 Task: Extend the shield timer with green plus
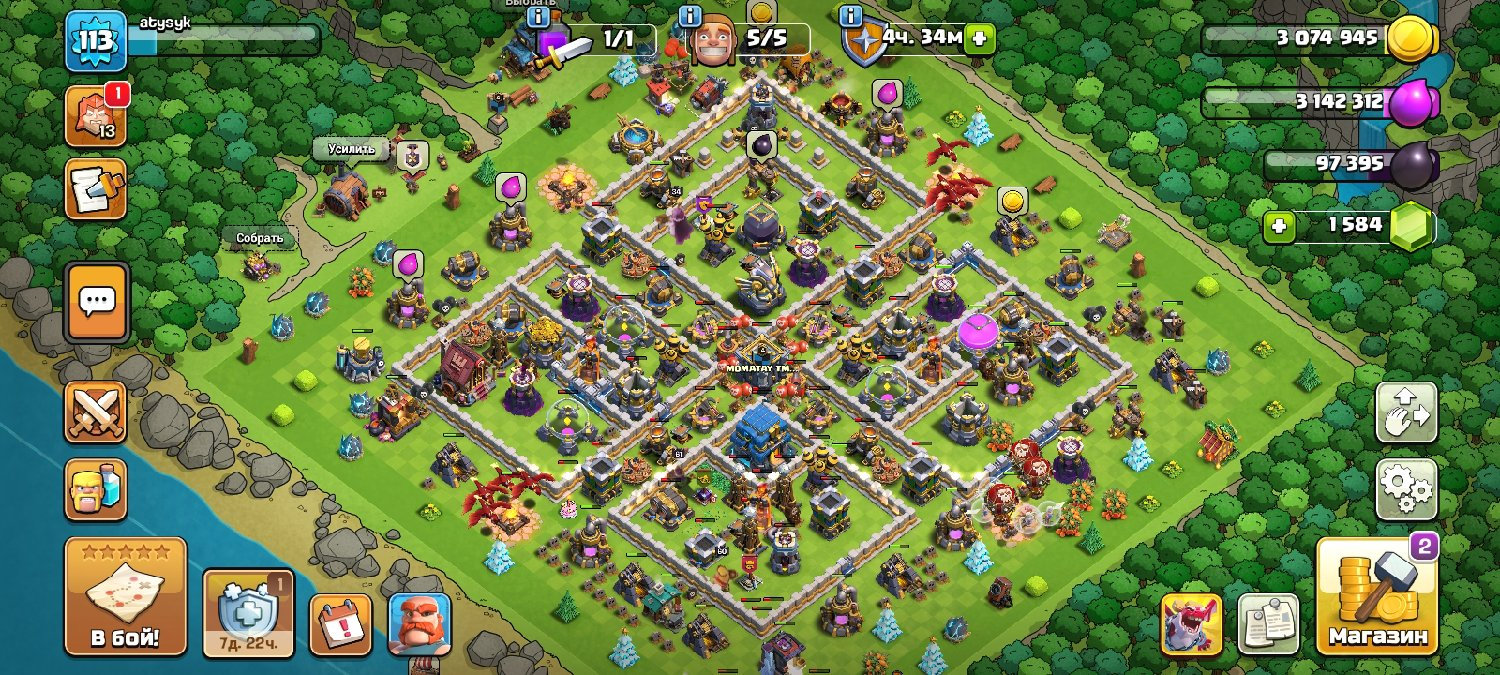[979, 39]
